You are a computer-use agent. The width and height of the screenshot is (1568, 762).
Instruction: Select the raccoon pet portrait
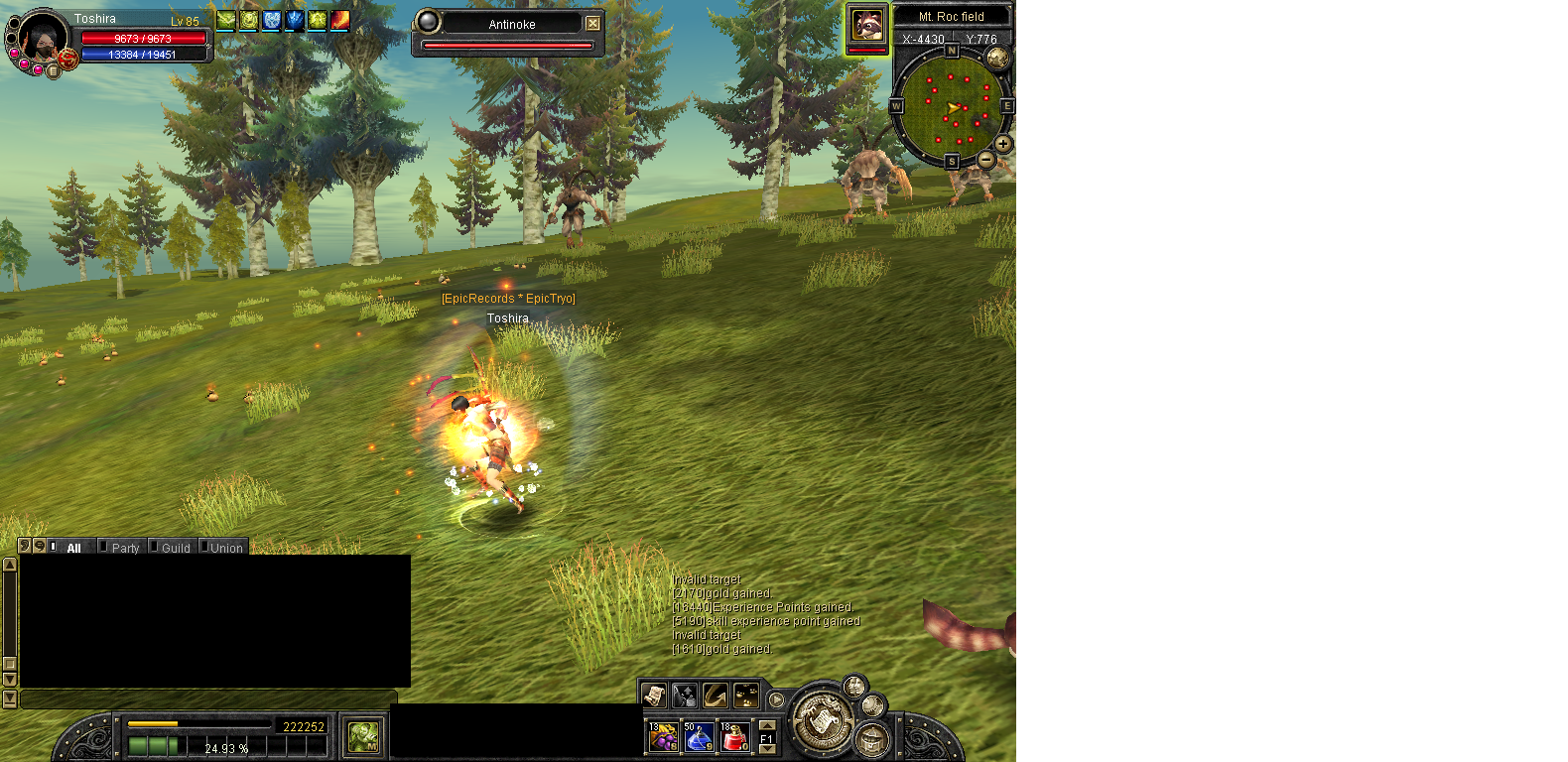867,25
